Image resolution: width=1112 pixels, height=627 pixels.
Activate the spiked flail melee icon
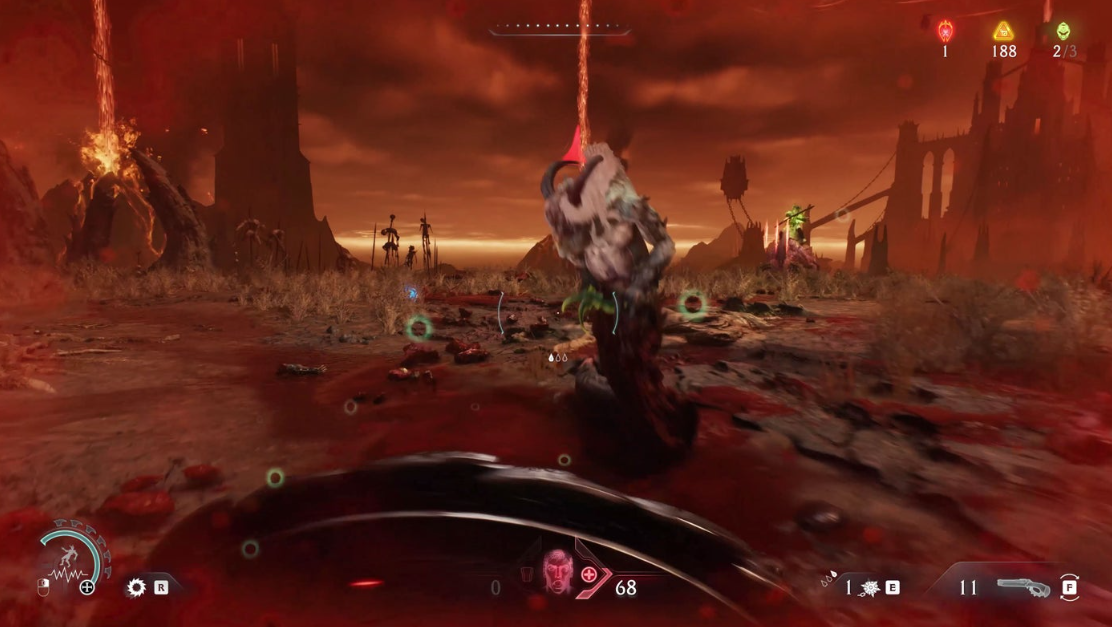pyautogui.click(x=872, y=588)
